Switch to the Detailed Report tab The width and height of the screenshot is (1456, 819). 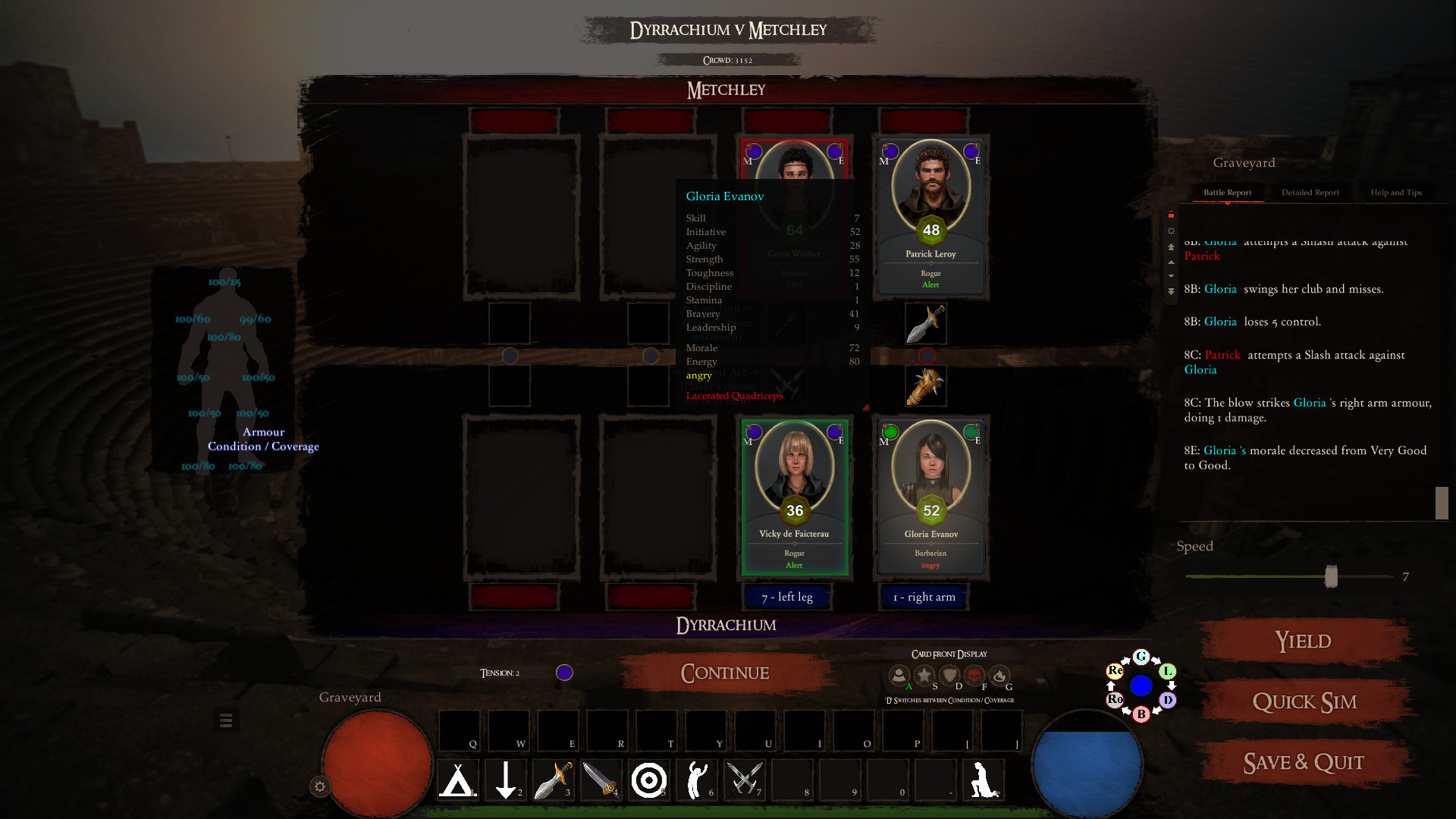pyautogui.click(x=1310, y=192)
